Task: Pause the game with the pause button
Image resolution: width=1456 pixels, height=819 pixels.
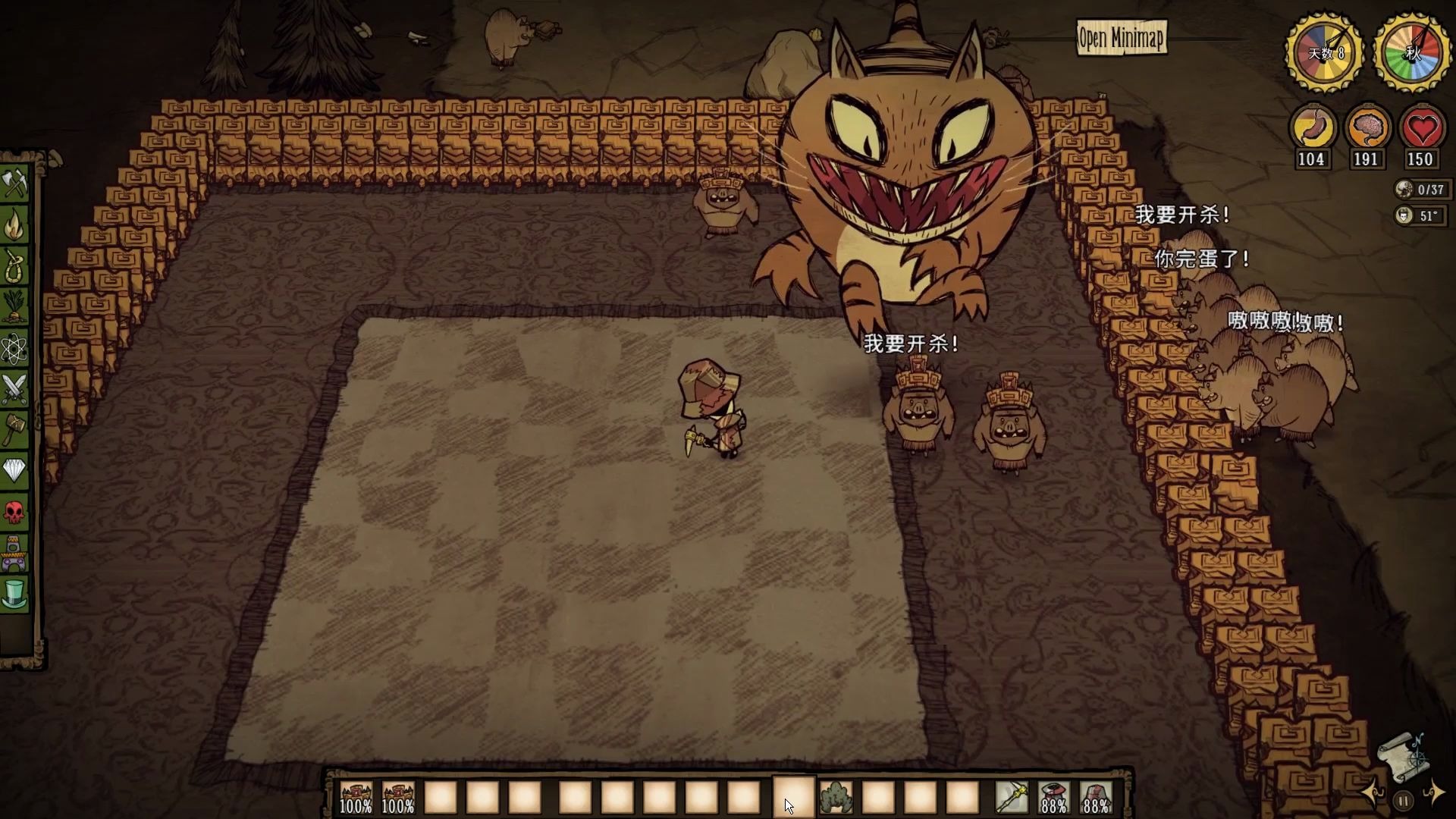Action: (x=1404, y=801)
